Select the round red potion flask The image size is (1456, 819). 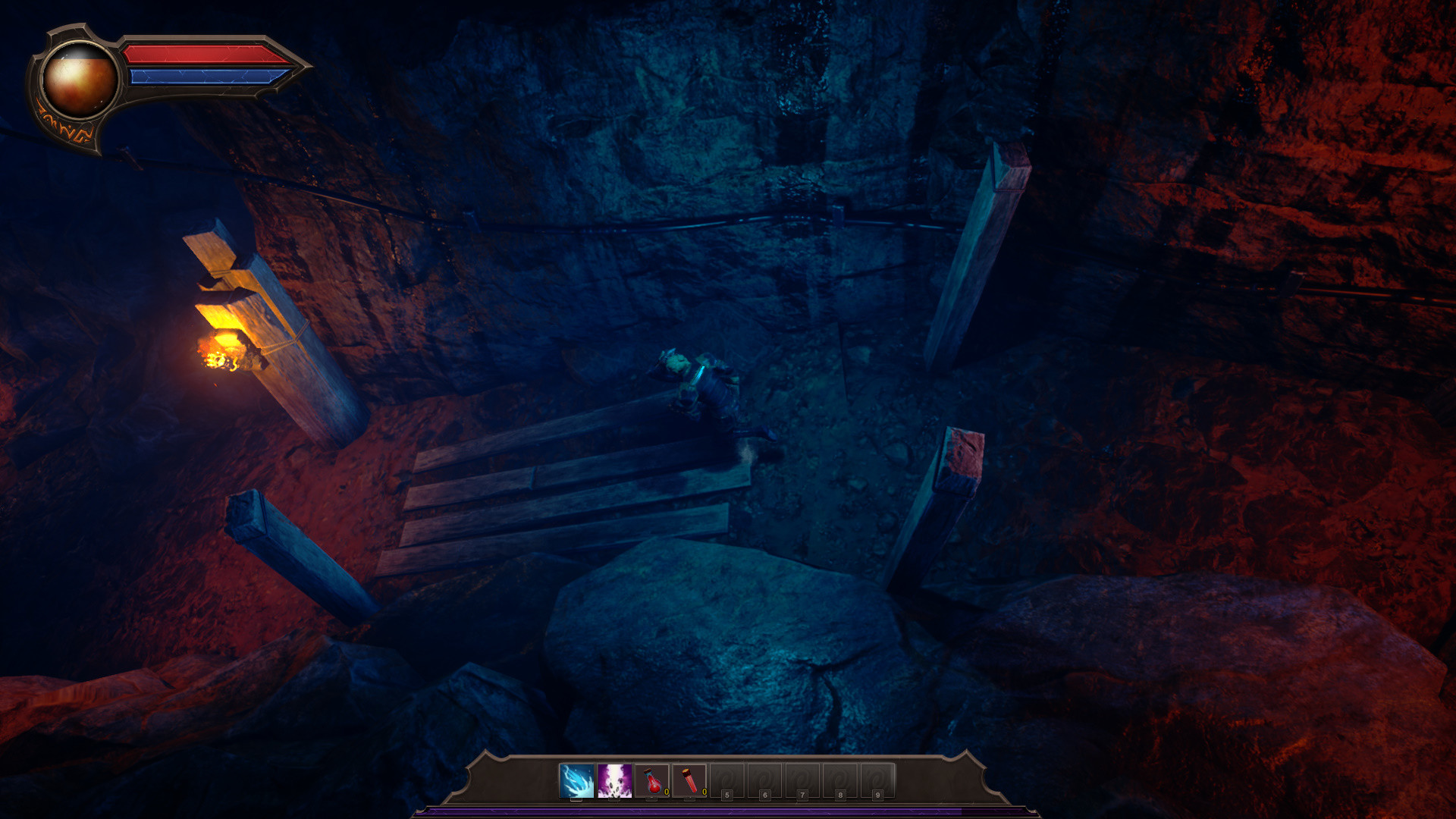click(652, 781)
